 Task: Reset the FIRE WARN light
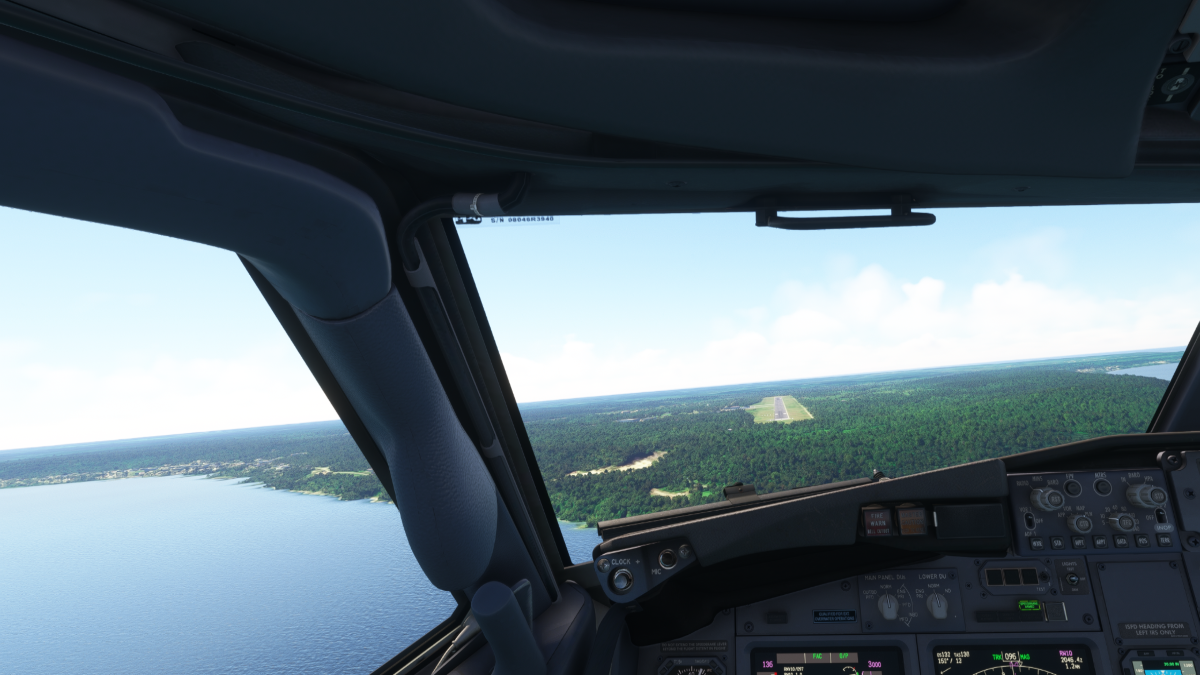[x=877, y=521]
